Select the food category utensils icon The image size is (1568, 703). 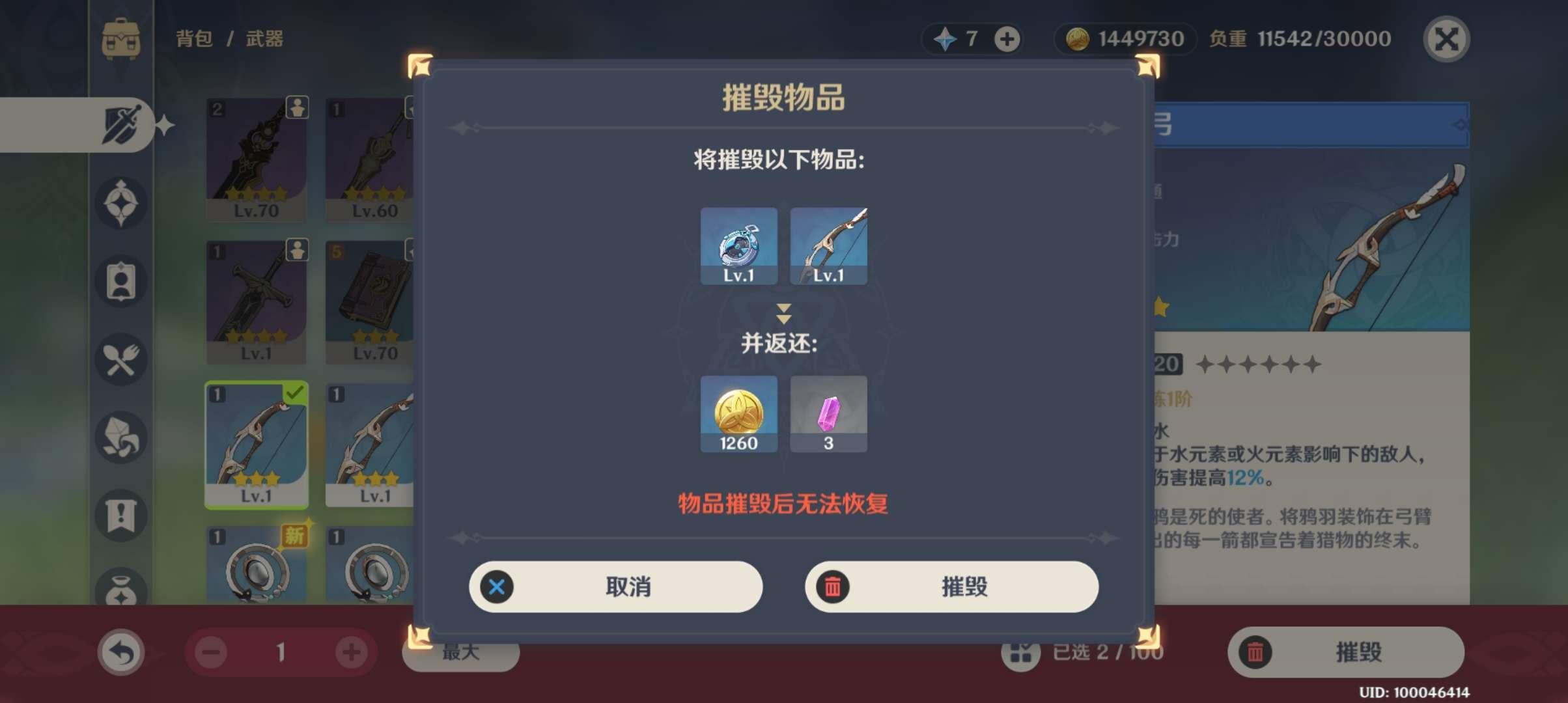pyautogui.click(x=120, y=359)
